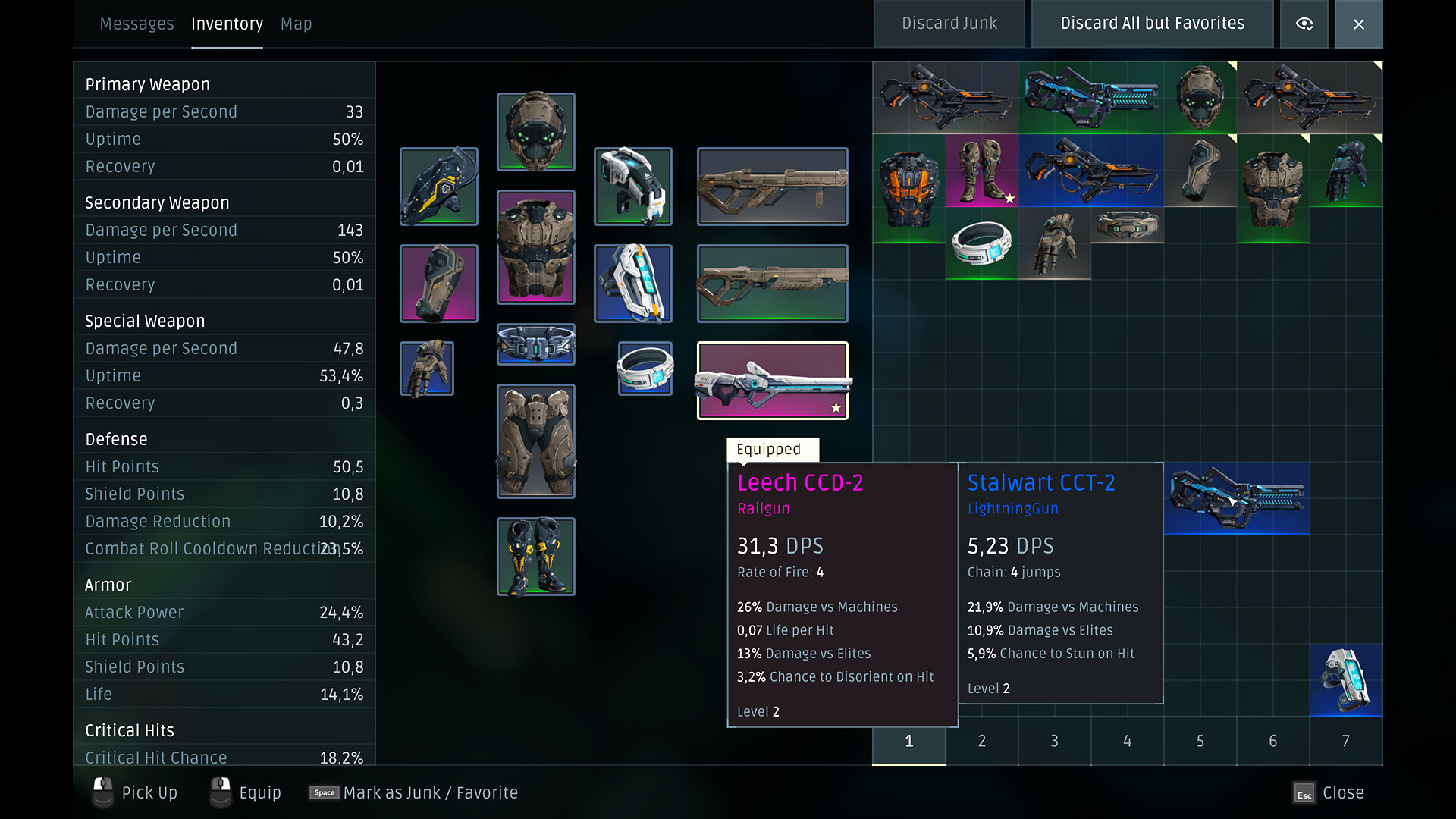
Task: Select the equipped Leech CCD-2 railgun
Action: point(772,379)
